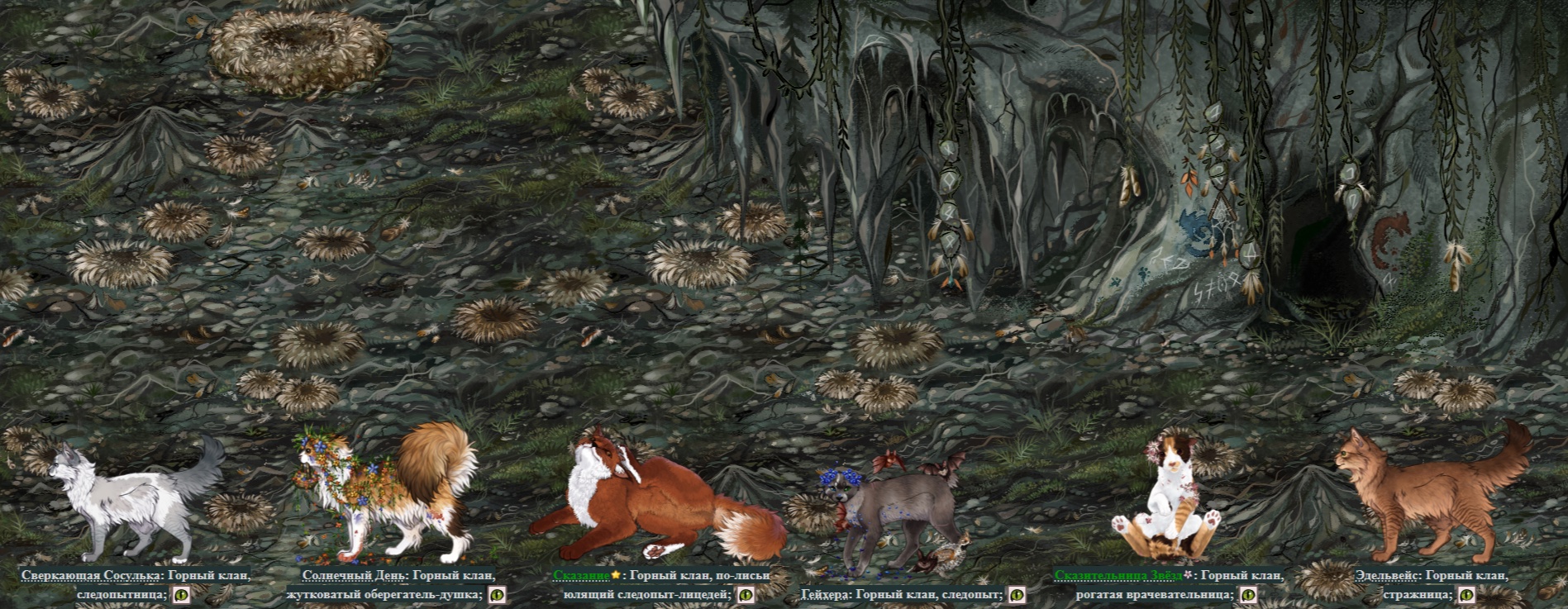The width and height of the screenshot is (1568, 609).
Task: Click the cat-eye icon after стражница
Action: point(1466,594)
